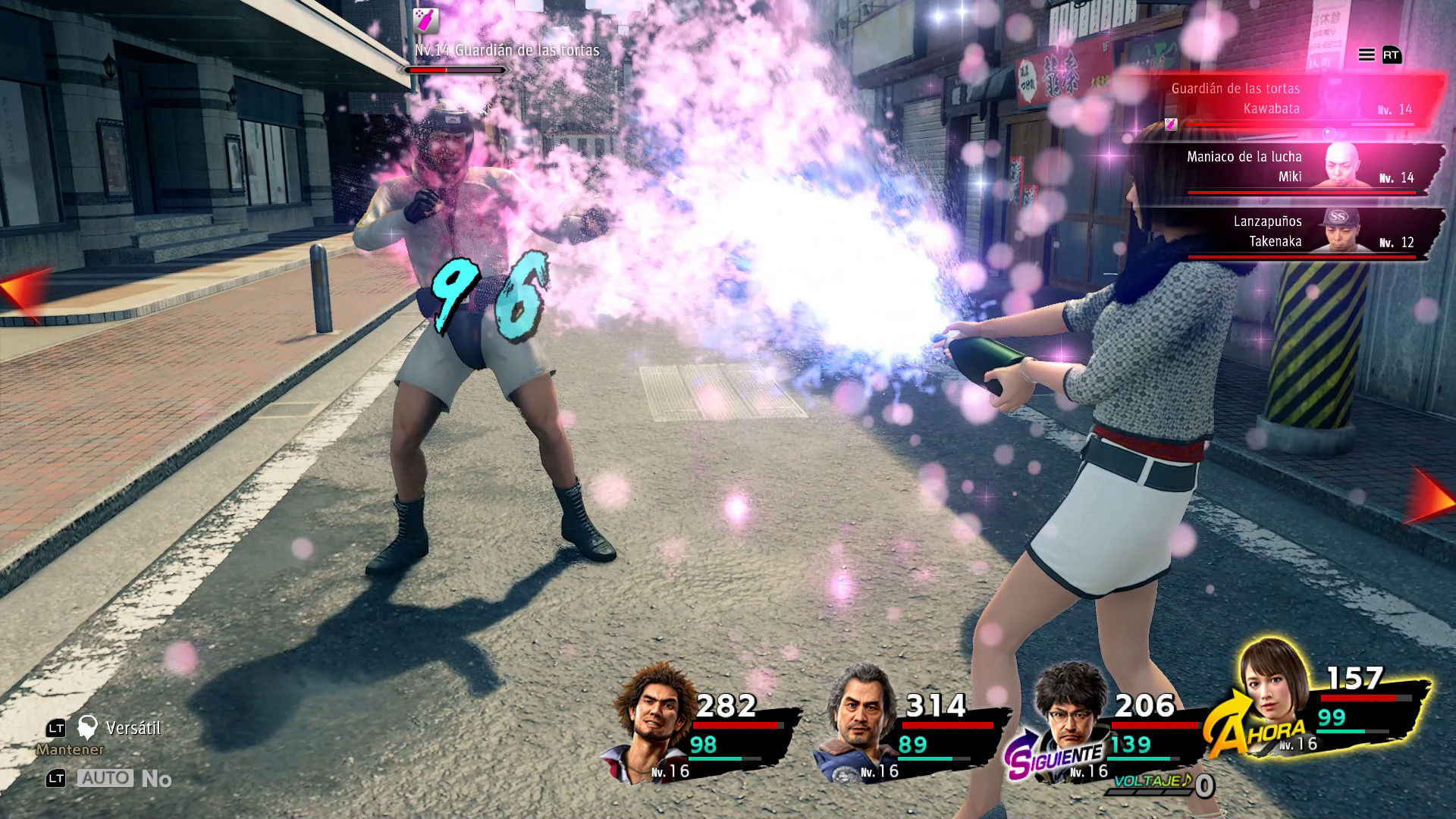The image size is (1456, 819).
Task: Click the red arrow on the right edge
Action: click(x=1432, y=497)
